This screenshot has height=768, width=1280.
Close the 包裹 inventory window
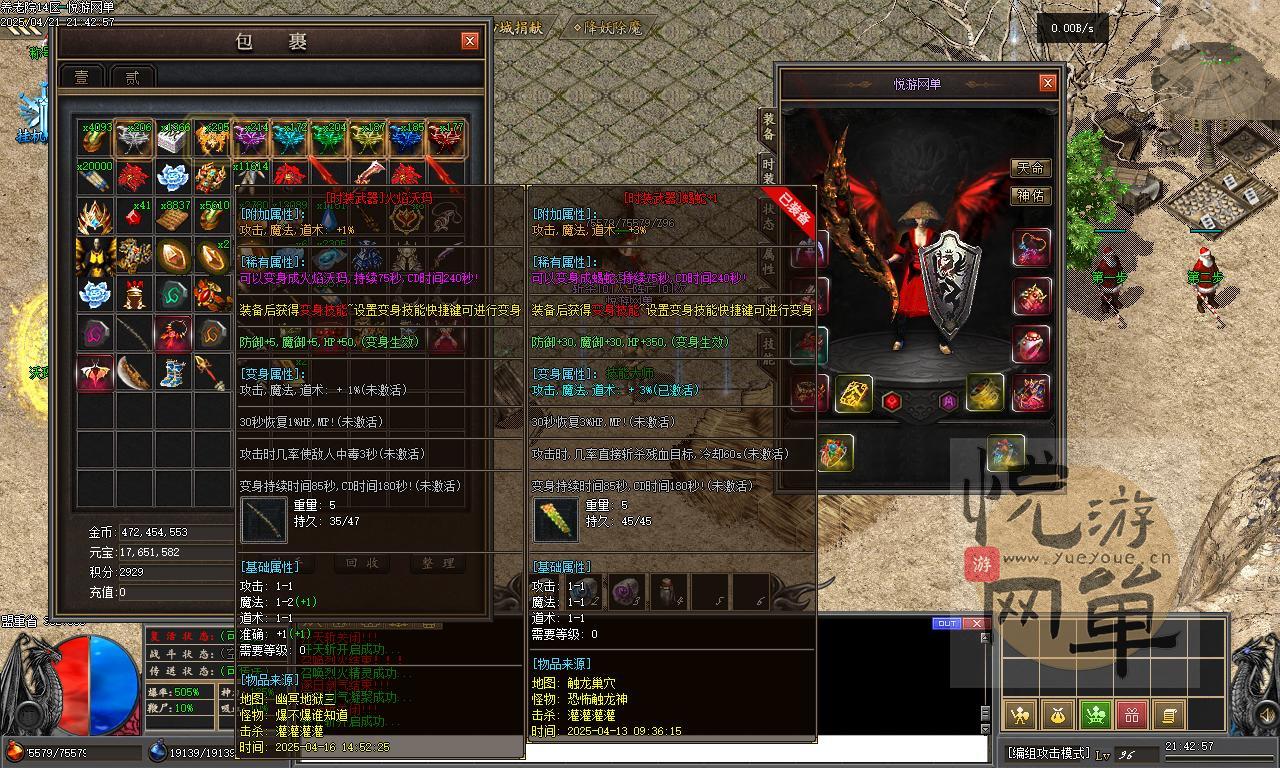469,41
